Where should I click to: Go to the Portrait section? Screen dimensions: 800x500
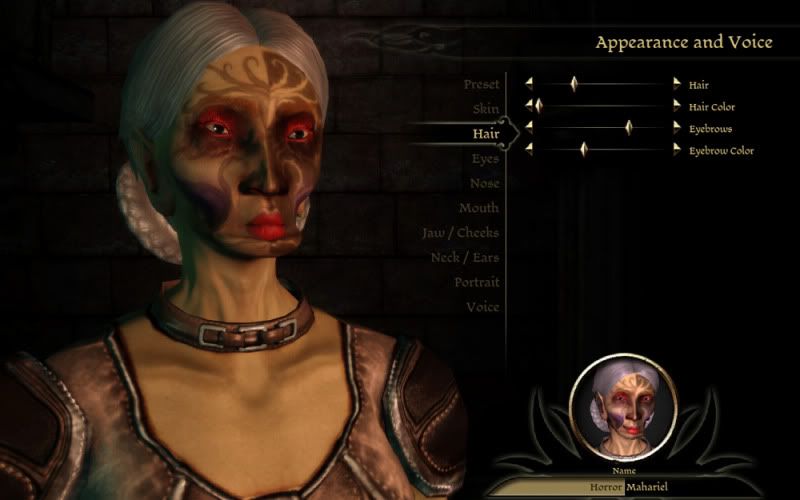(x=476, y=283)
